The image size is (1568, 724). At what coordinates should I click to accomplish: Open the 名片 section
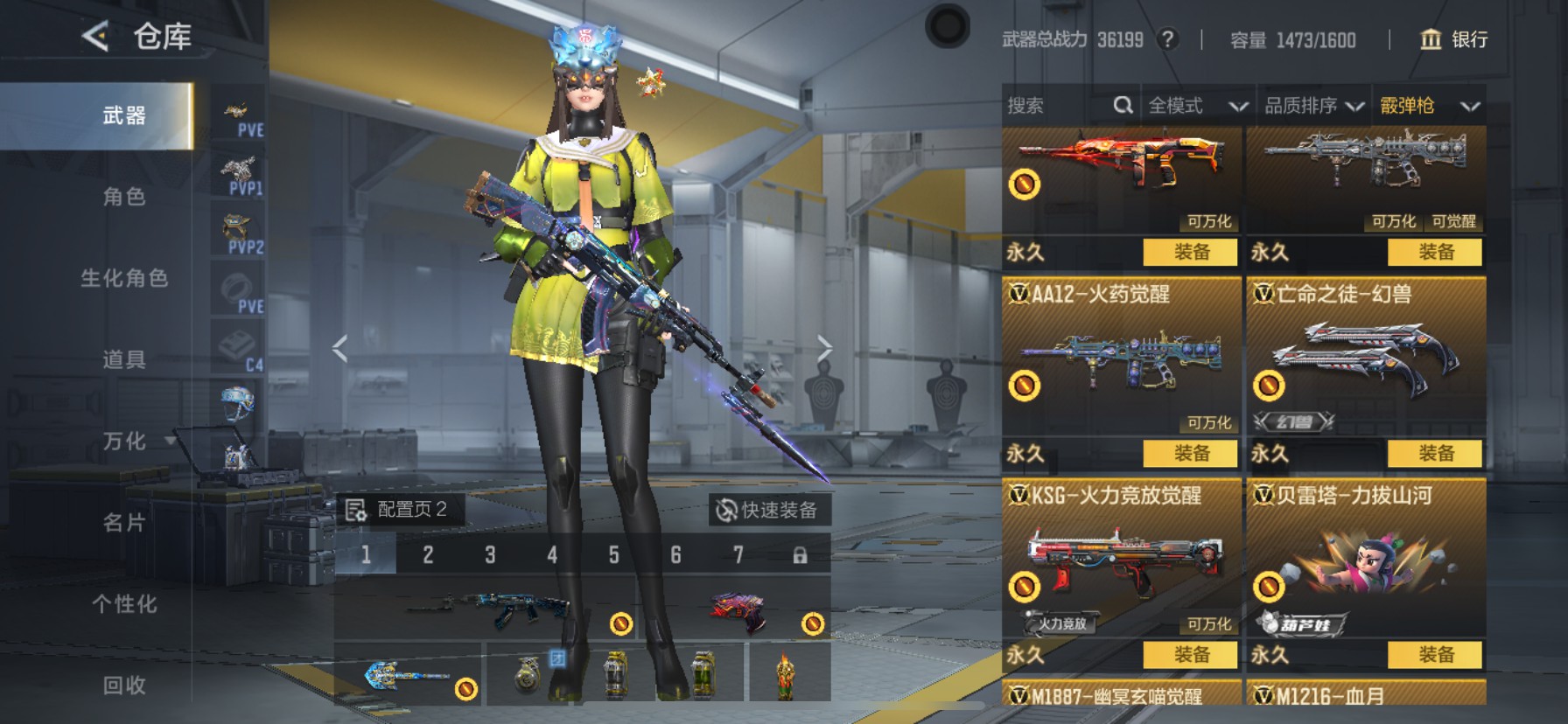(x=123, y=523)
